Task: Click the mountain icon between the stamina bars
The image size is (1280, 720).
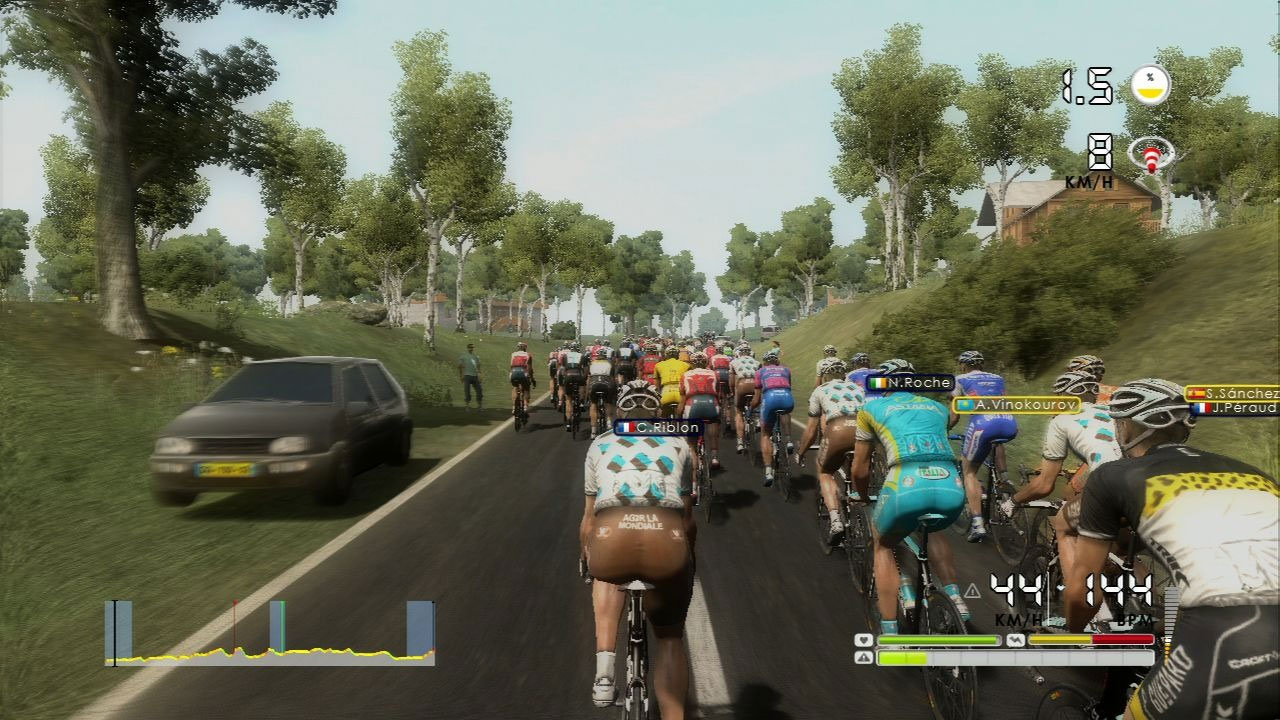Action: [x=1016, y=638]
